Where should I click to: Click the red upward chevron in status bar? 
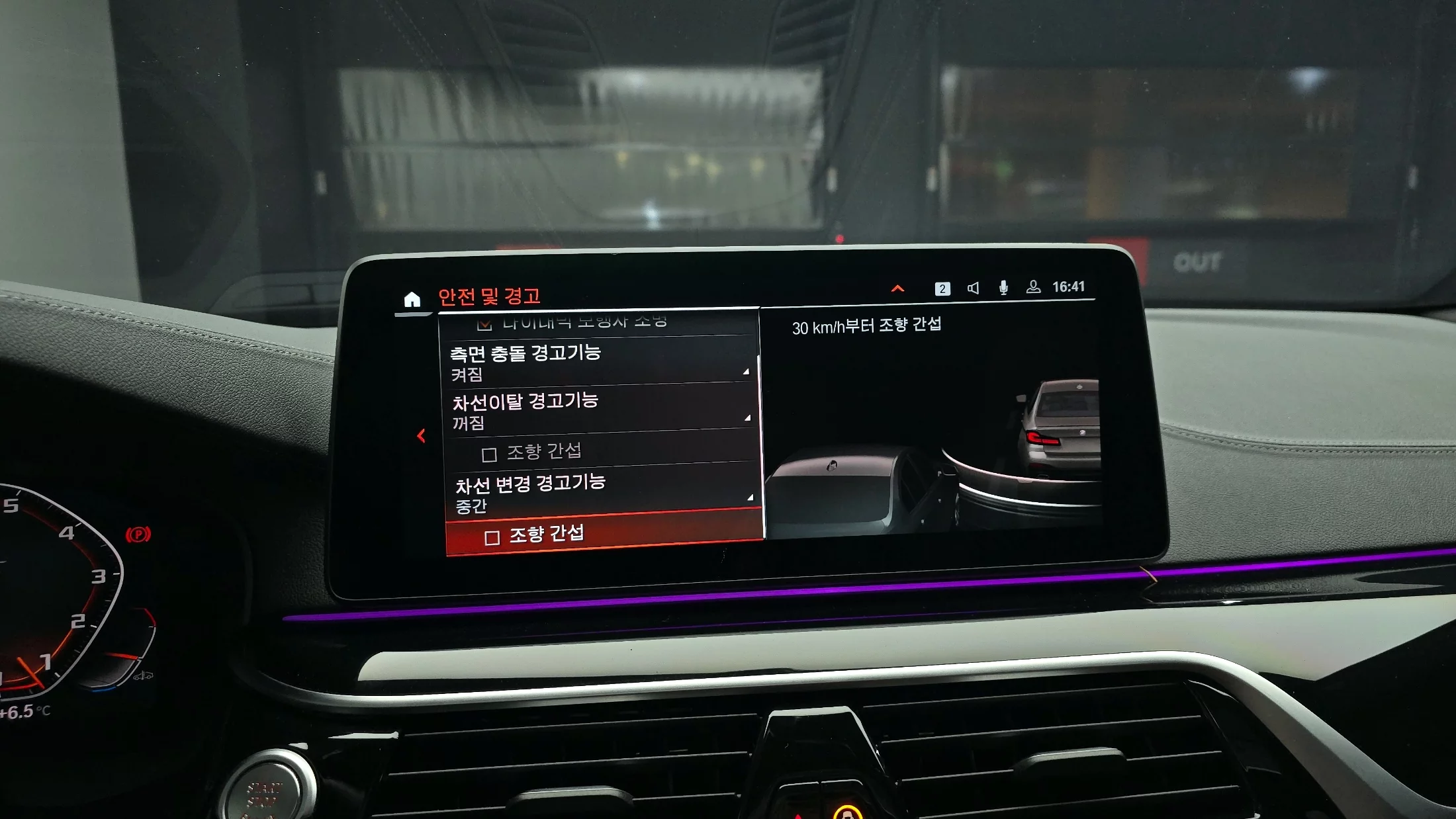(897, 288)
